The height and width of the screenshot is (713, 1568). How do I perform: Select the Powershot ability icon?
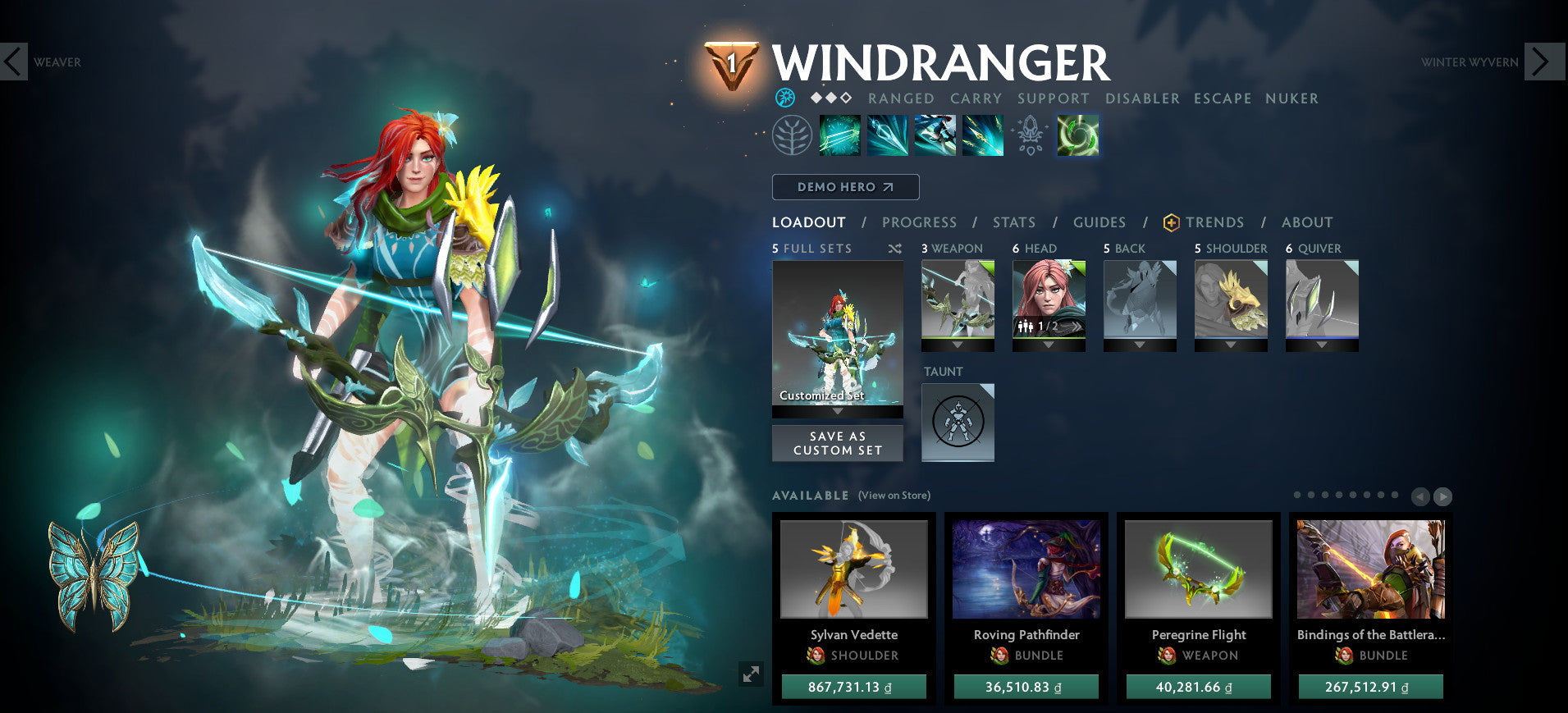[x=887, y=136]
